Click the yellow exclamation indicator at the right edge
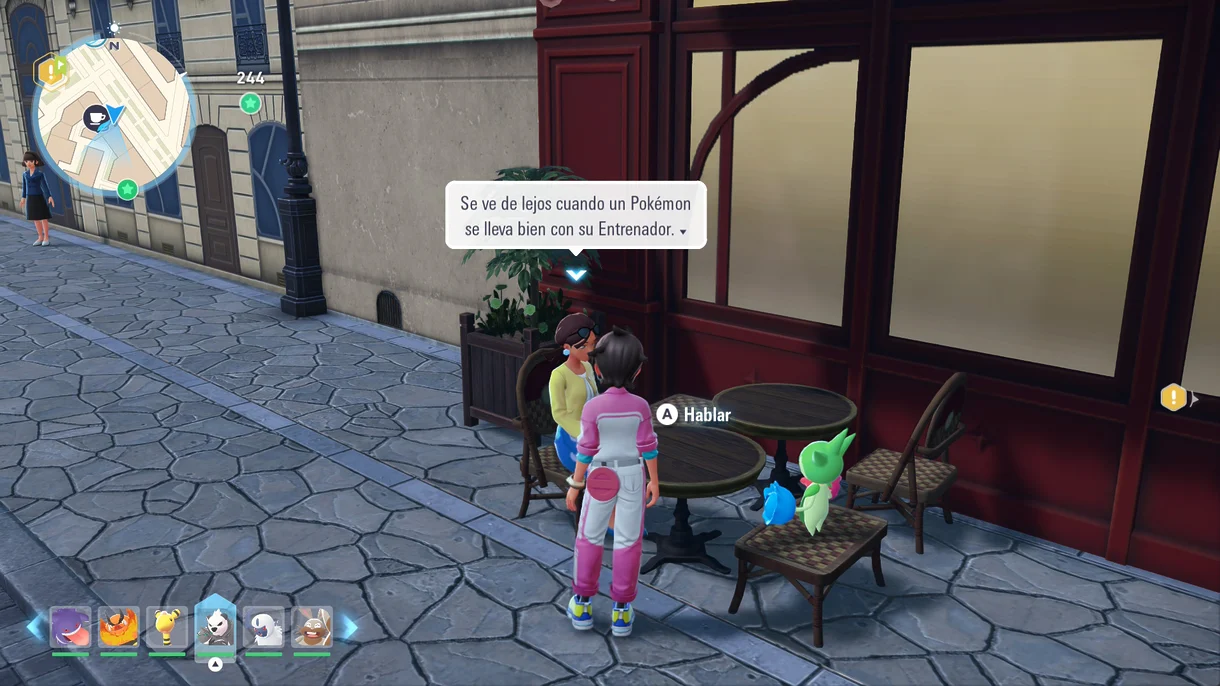Screen dimensions: 1220x686 pyautogui.click(x=1173, y=397)
